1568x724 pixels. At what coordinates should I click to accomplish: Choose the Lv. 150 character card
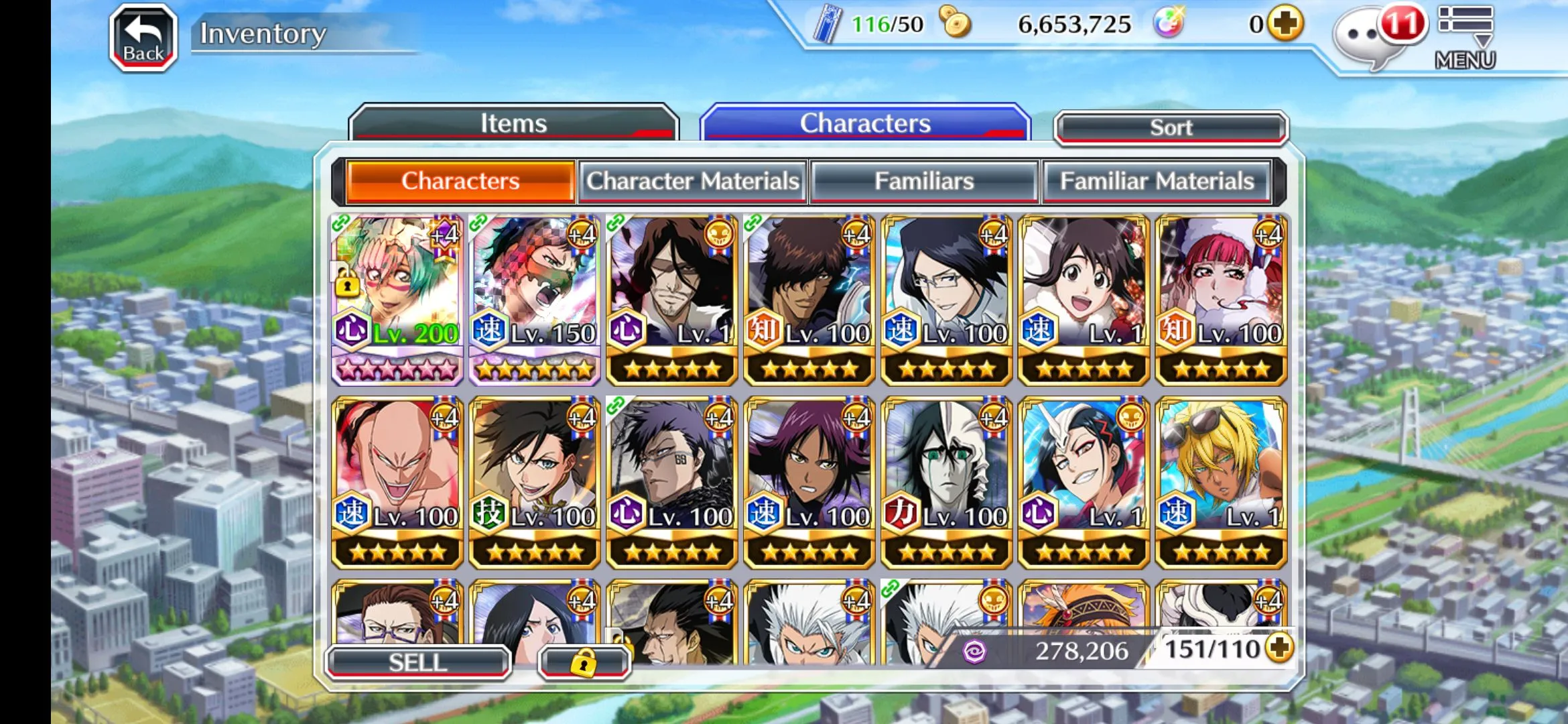point(535,300)
